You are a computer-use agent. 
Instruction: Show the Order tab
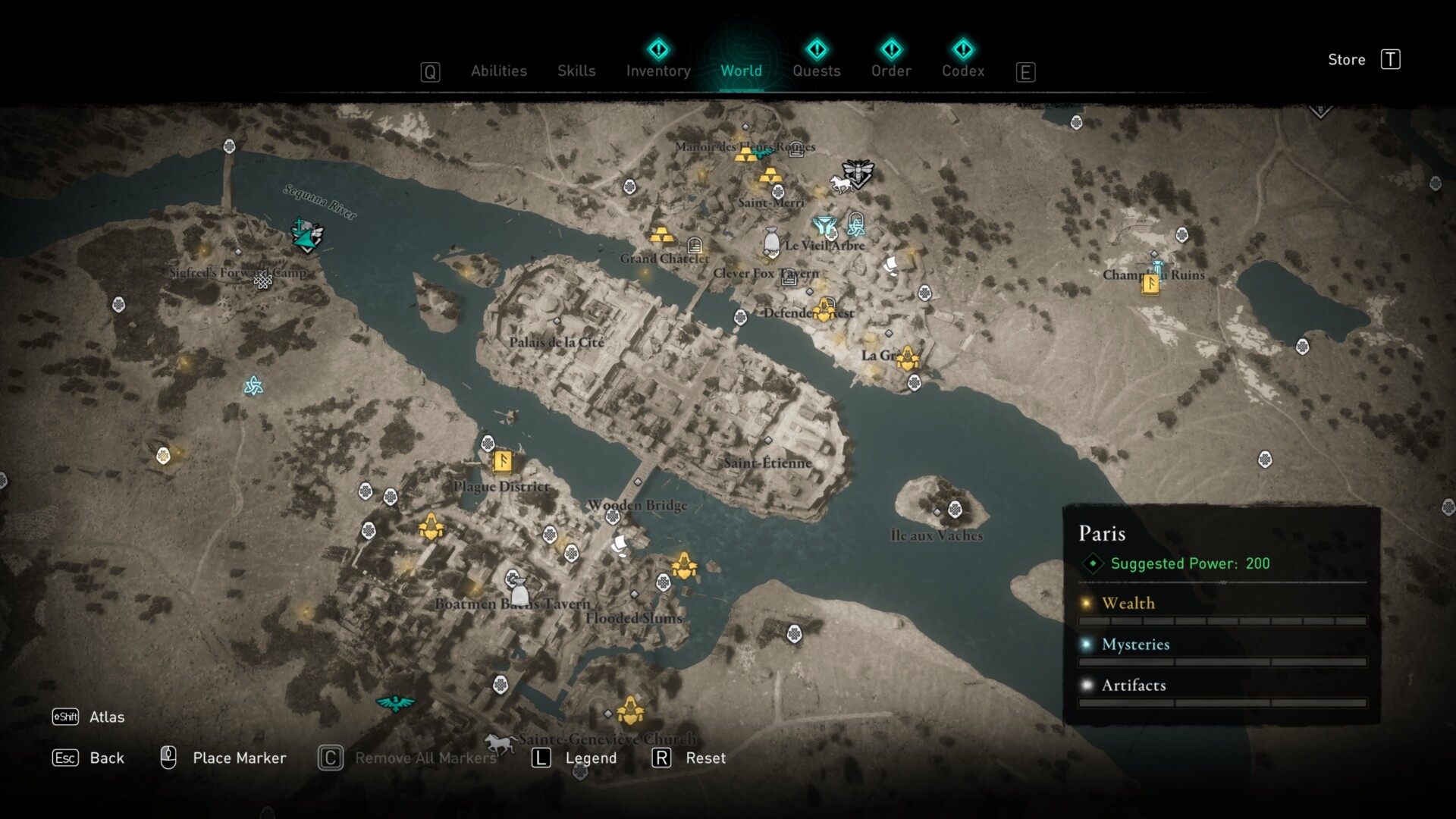[891, 71]
